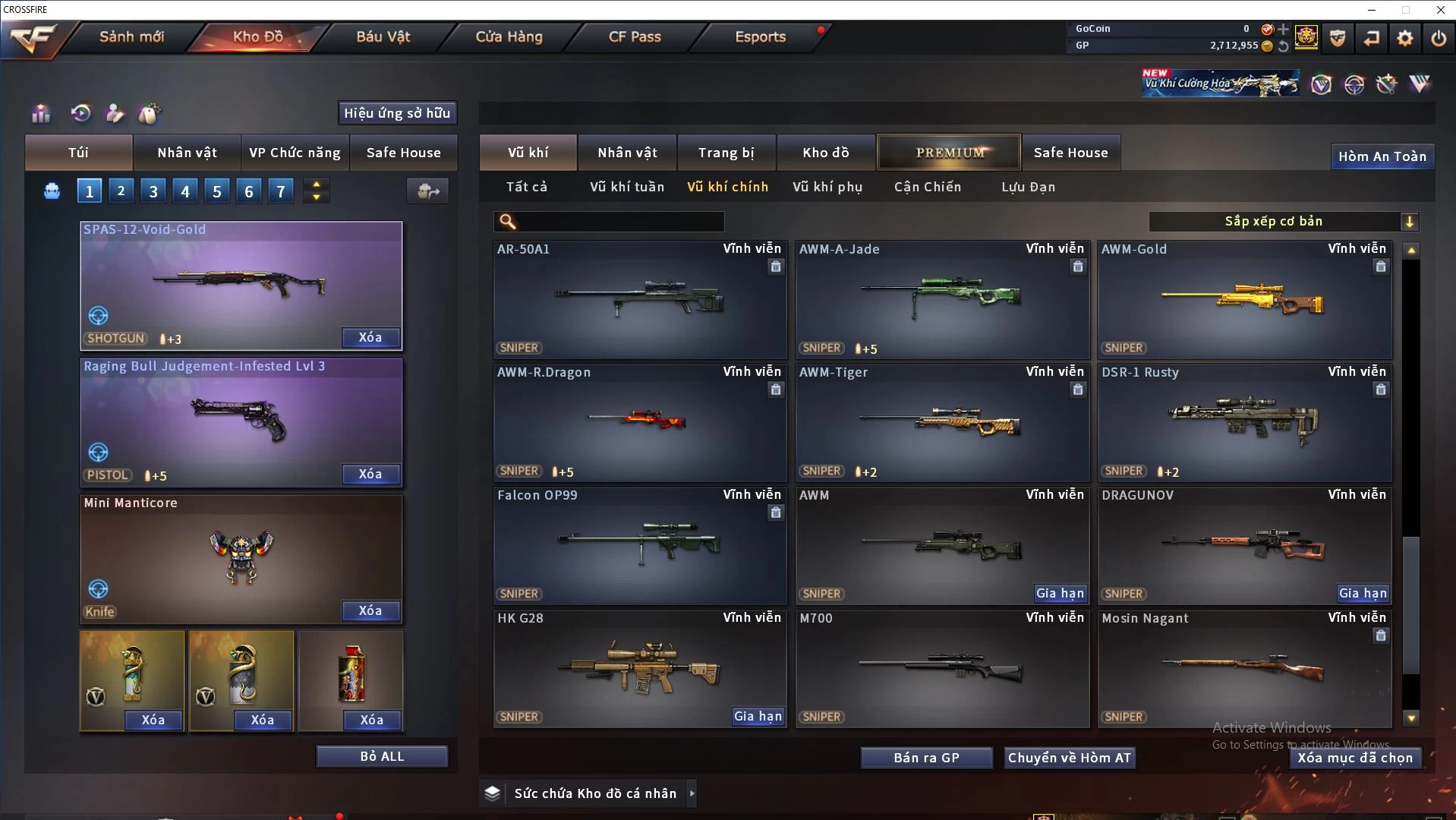Open the gear settings icon

(1404, 38)
